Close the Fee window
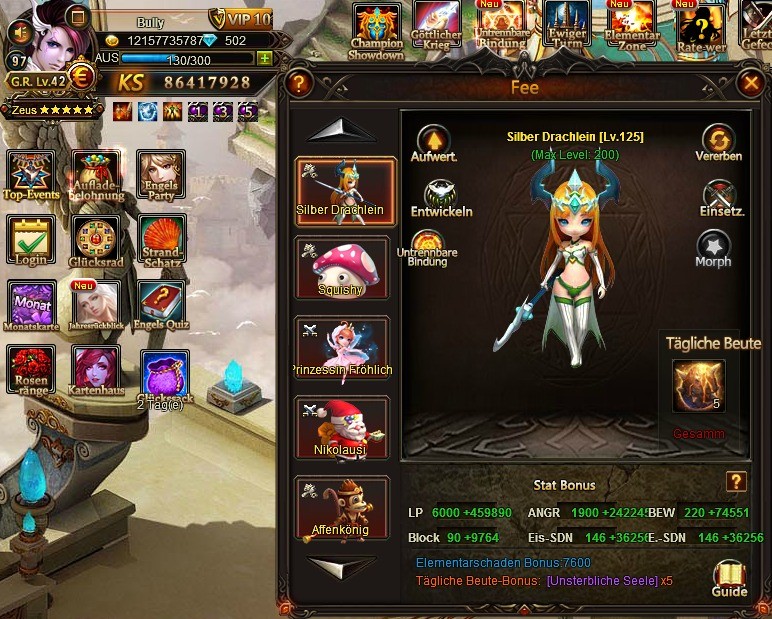The image size is (772, 619). (750, 84)
